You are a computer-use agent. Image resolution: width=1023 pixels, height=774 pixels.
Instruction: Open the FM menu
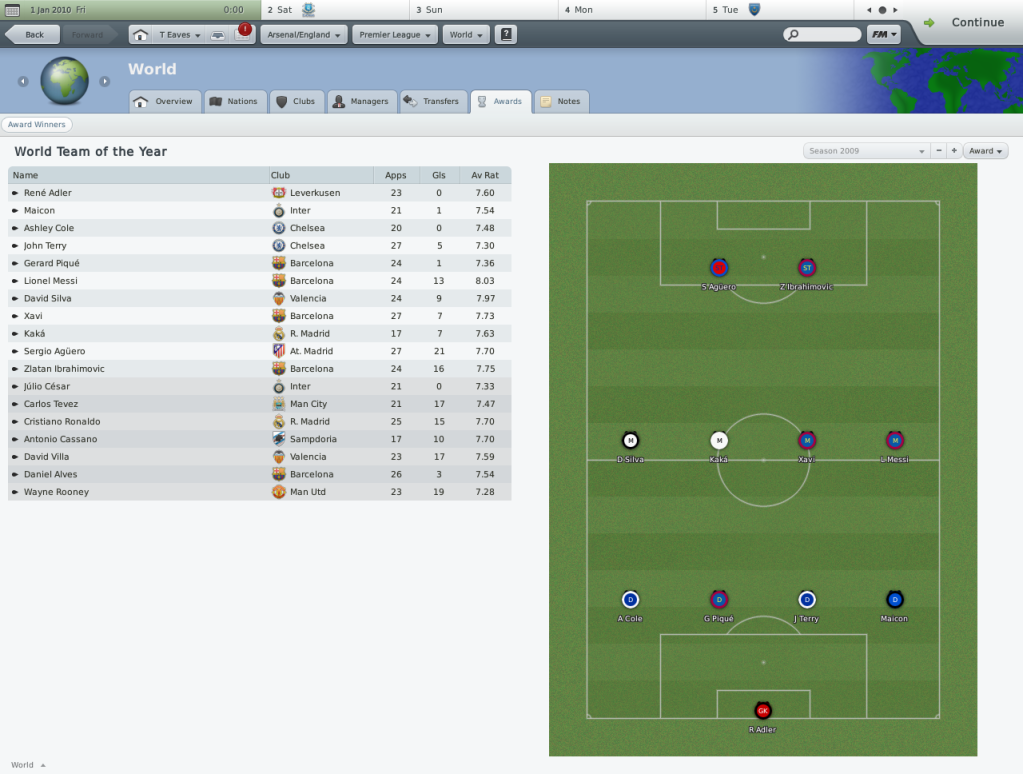(x=883, y=35)
